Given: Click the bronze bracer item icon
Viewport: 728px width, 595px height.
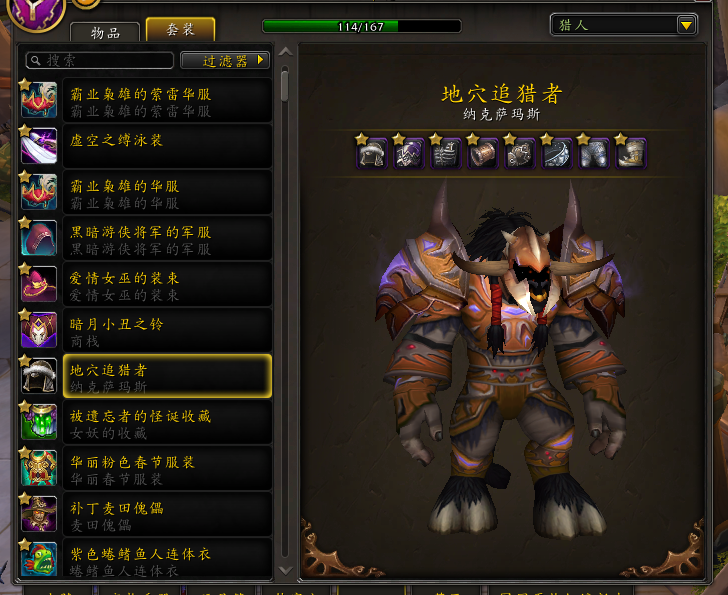Looking at the screenshot, I should pos(482,153).
